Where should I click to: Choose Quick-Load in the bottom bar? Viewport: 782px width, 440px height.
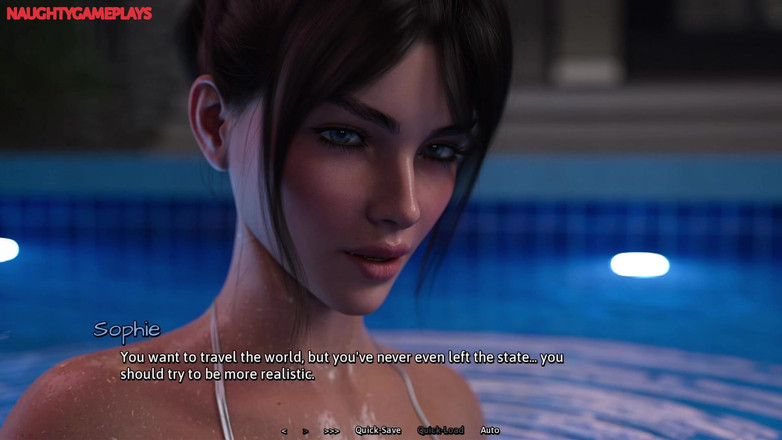(x=441, y=431)
